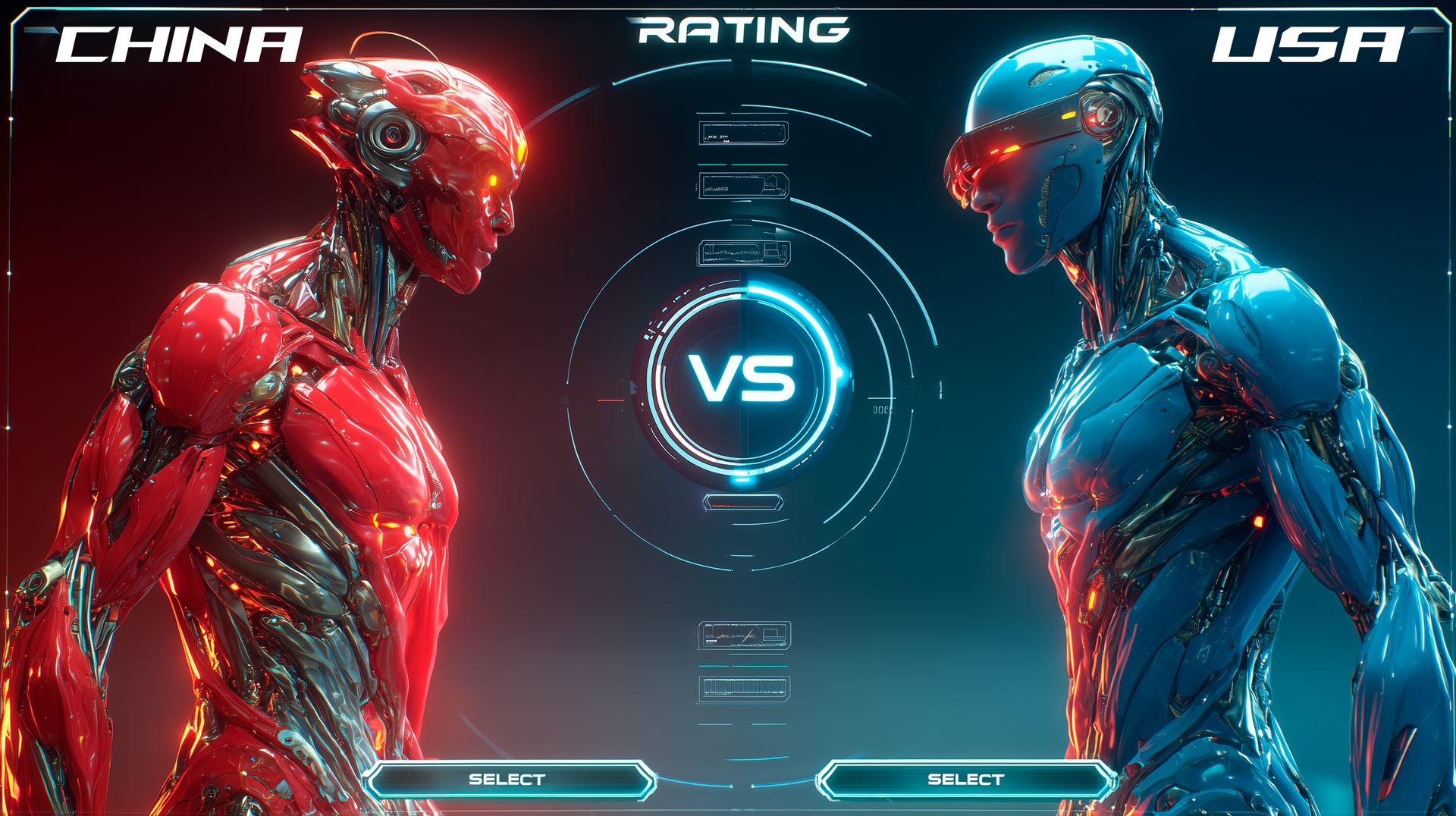Image resolution: width=1456 pixels, height=816 pixels.
Task: Click SELECT for the blue USA robot
Action: 965,780
